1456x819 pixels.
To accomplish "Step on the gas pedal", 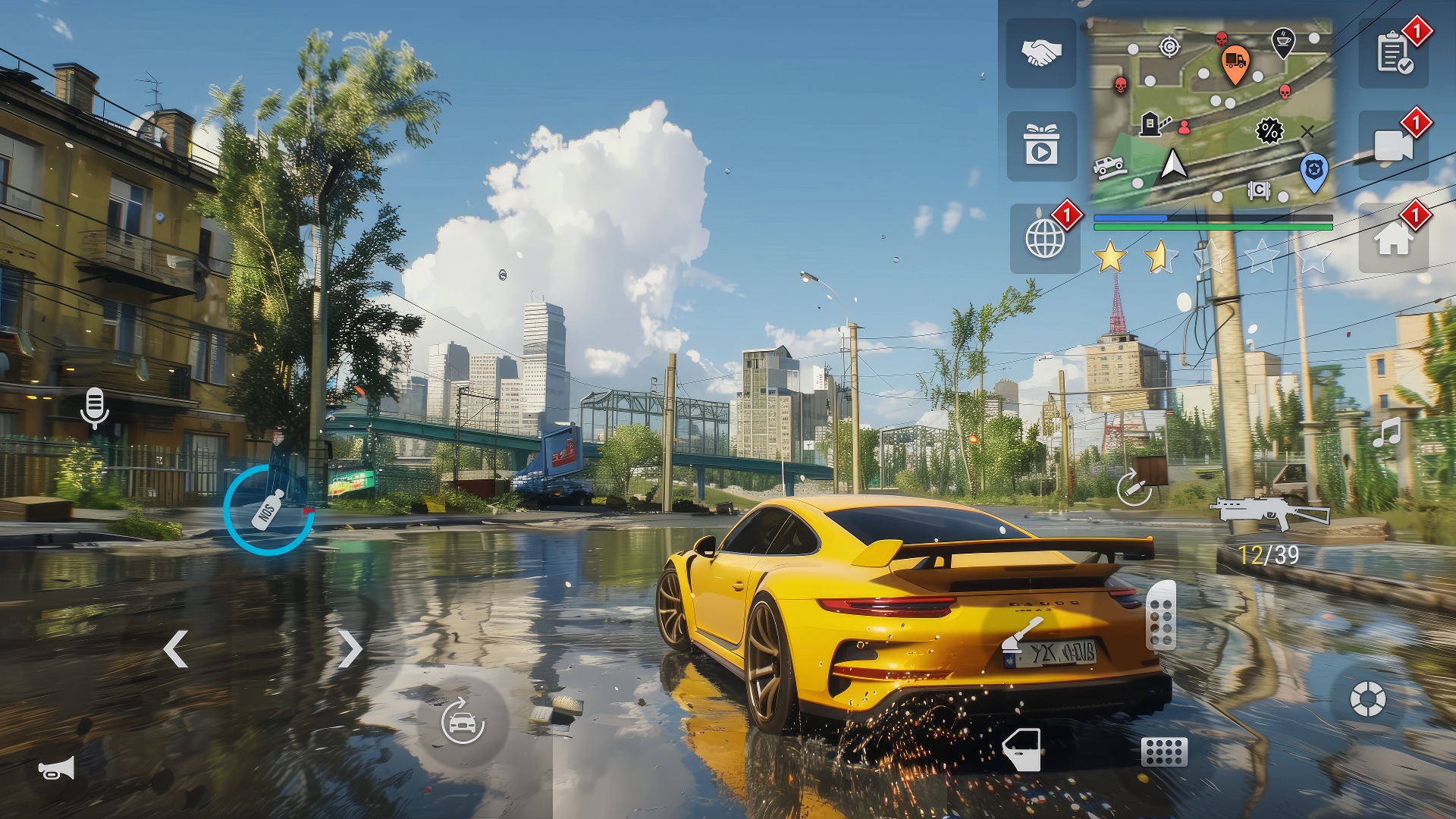I will pyautogui.click(x=1161, y=616).
